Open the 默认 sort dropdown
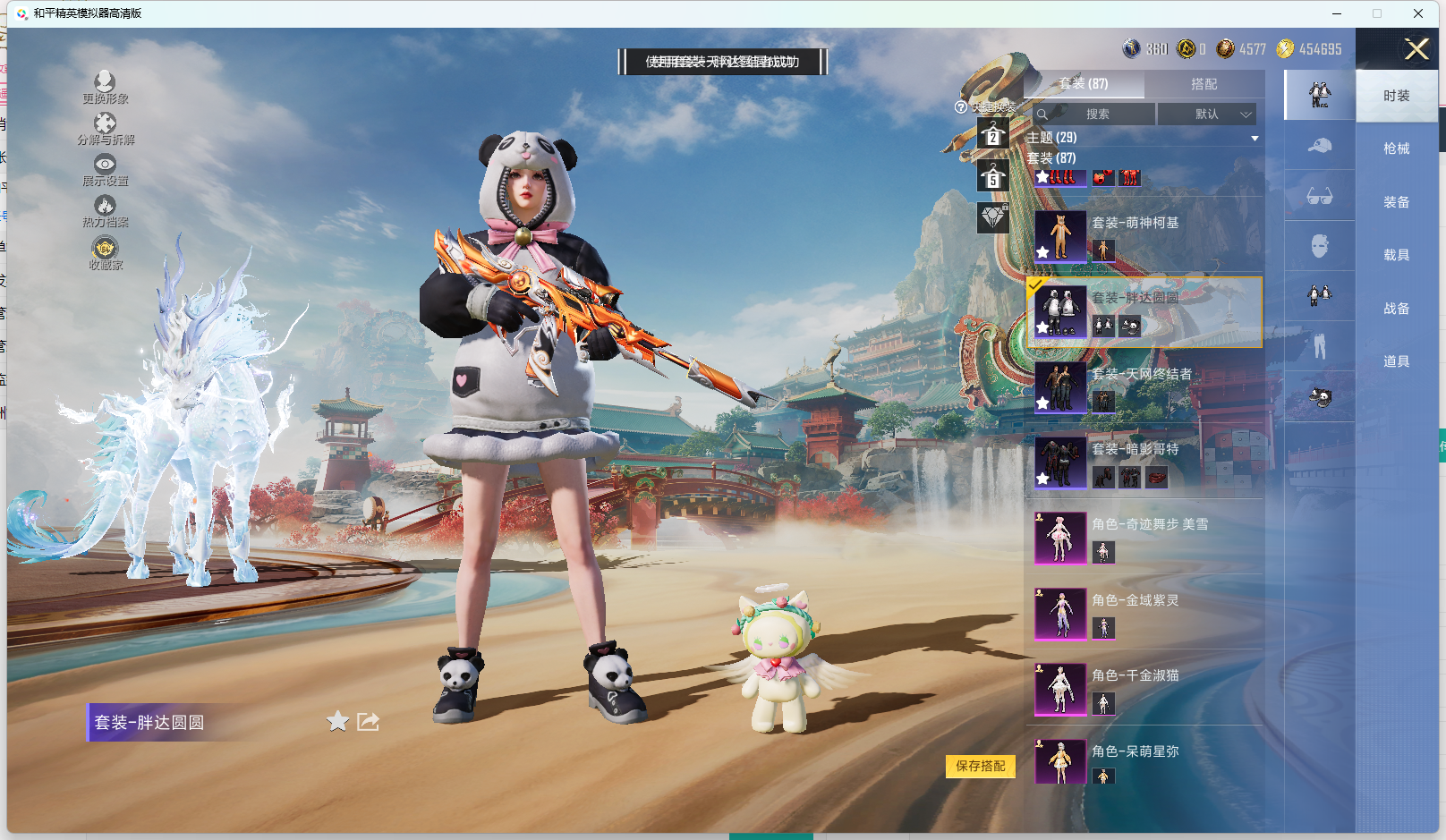Image resolution: width=1446 pixels, height=840 pixels. pos(1207,115)
